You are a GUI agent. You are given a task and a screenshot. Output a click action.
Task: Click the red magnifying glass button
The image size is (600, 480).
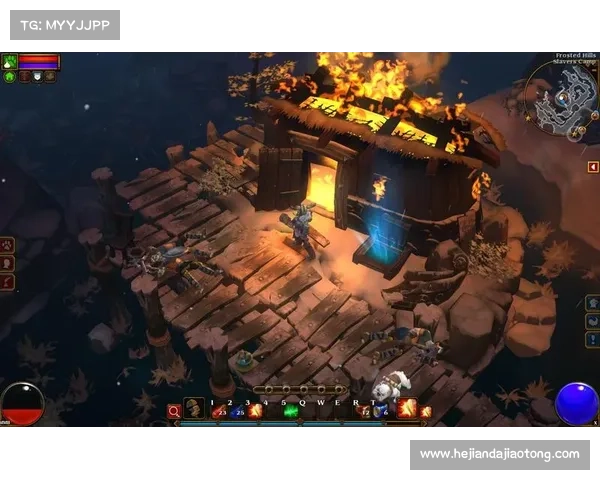174,410
